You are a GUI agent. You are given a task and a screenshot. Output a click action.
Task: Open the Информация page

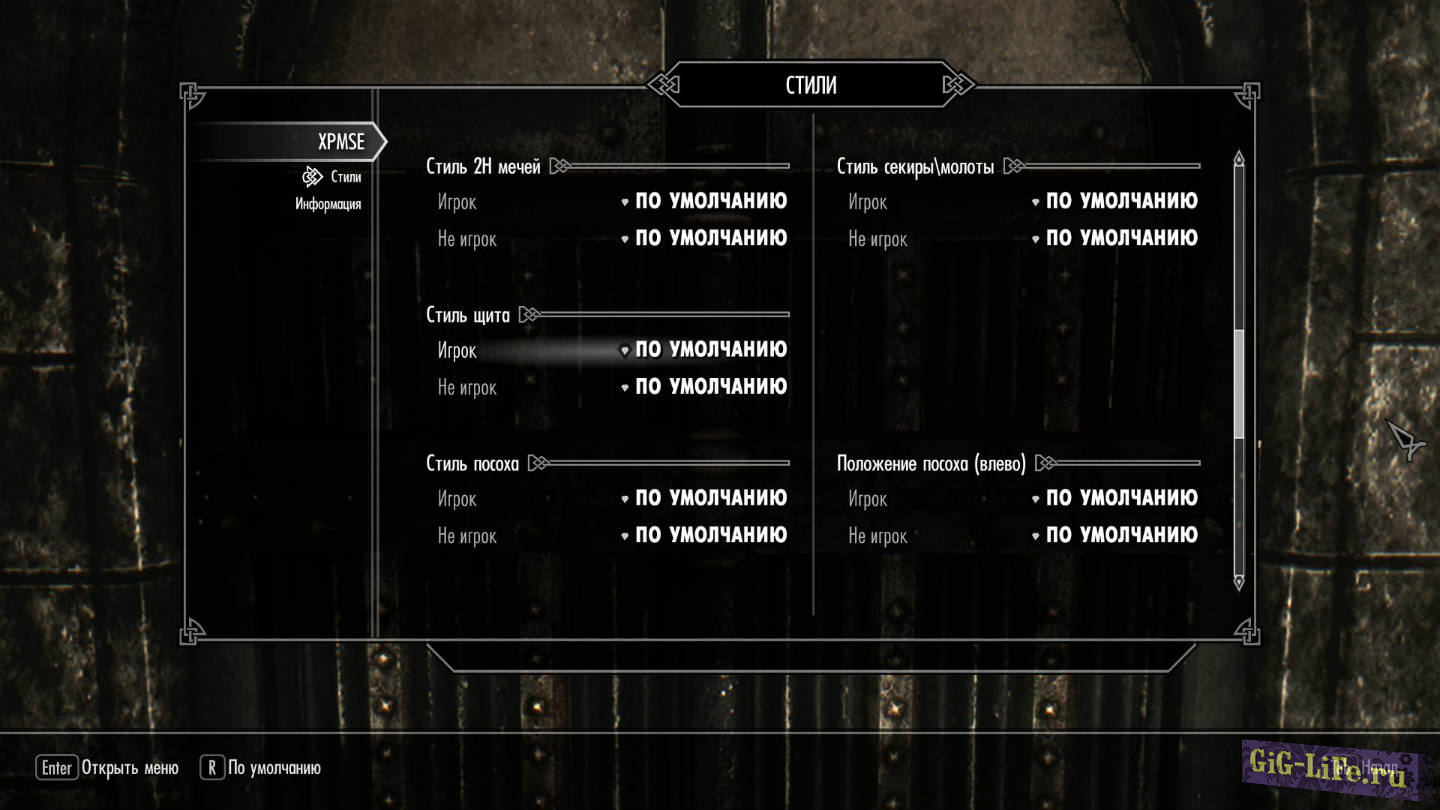tap(328, 204)
